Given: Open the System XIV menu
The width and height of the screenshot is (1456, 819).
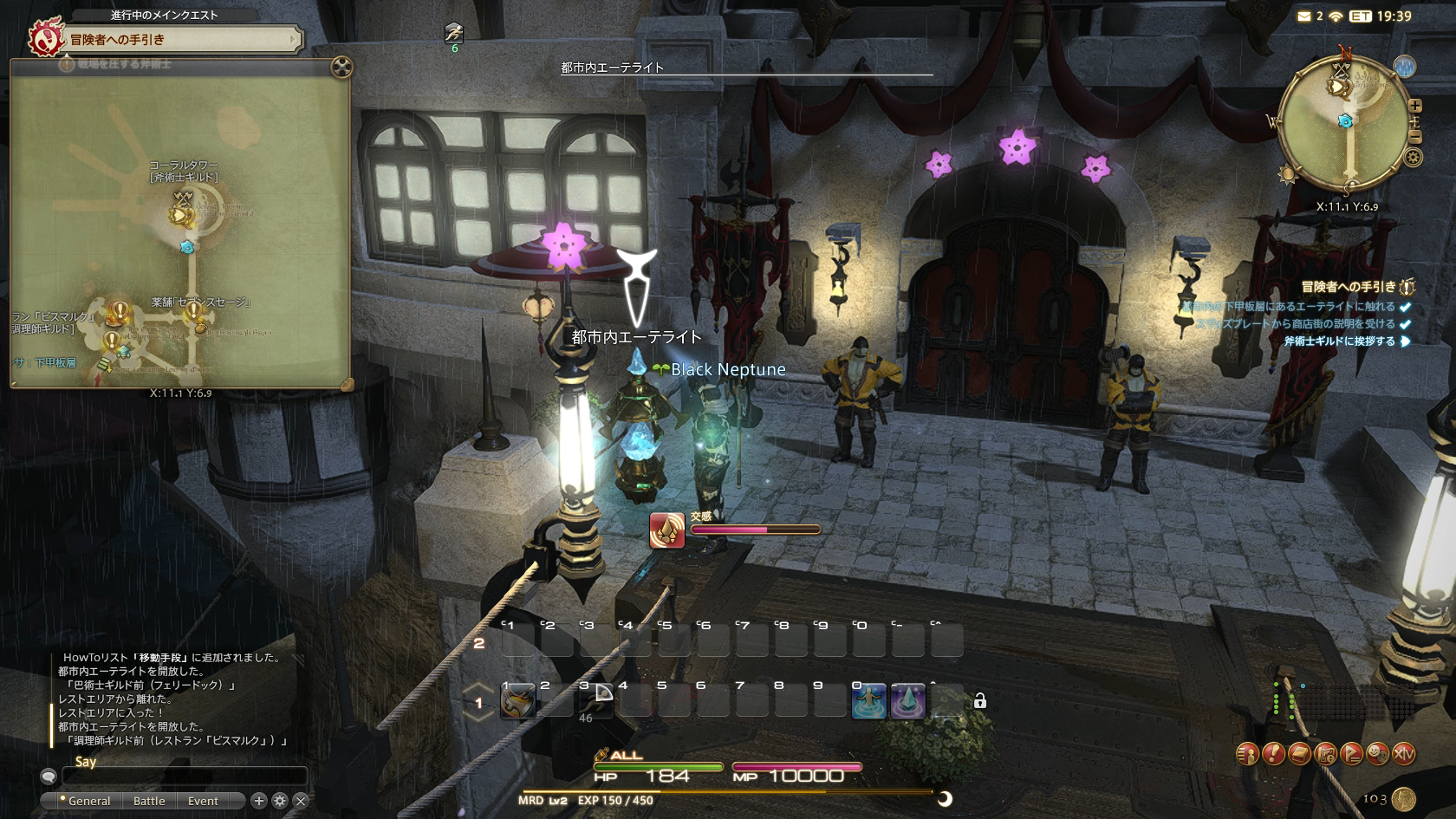Looking at the screenshot, I should pos(1403,754).
